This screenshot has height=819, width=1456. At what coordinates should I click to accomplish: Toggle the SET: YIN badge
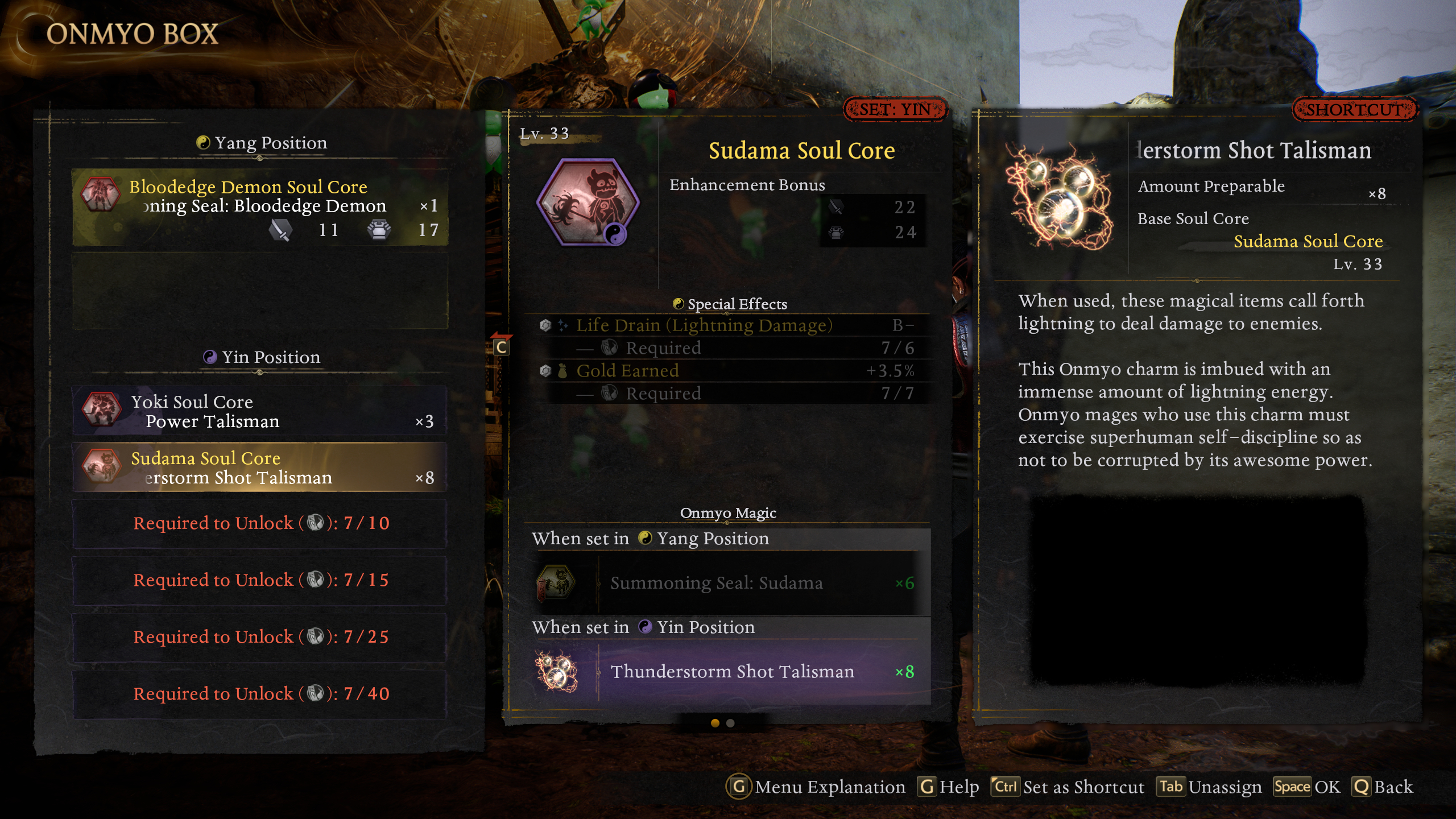895,109
